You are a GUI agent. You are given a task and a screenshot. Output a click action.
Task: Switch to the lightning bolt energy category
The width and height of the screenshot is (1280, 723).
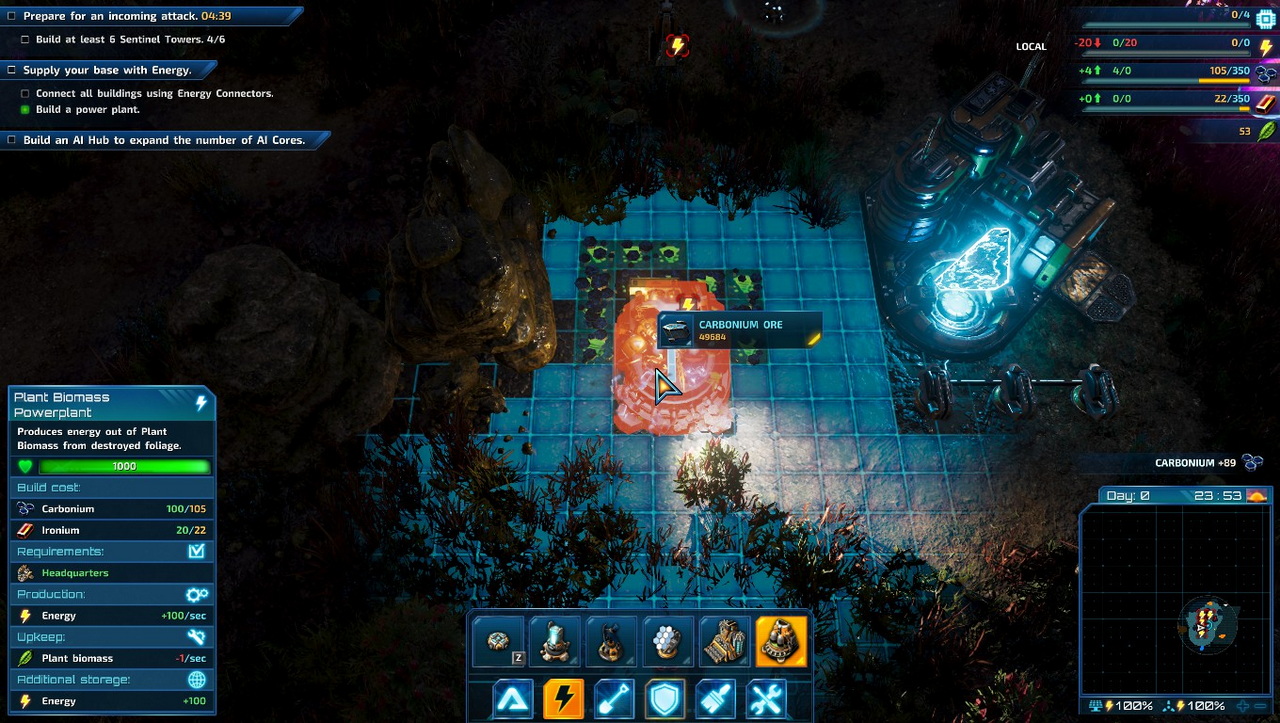click(x=564, y=698)
